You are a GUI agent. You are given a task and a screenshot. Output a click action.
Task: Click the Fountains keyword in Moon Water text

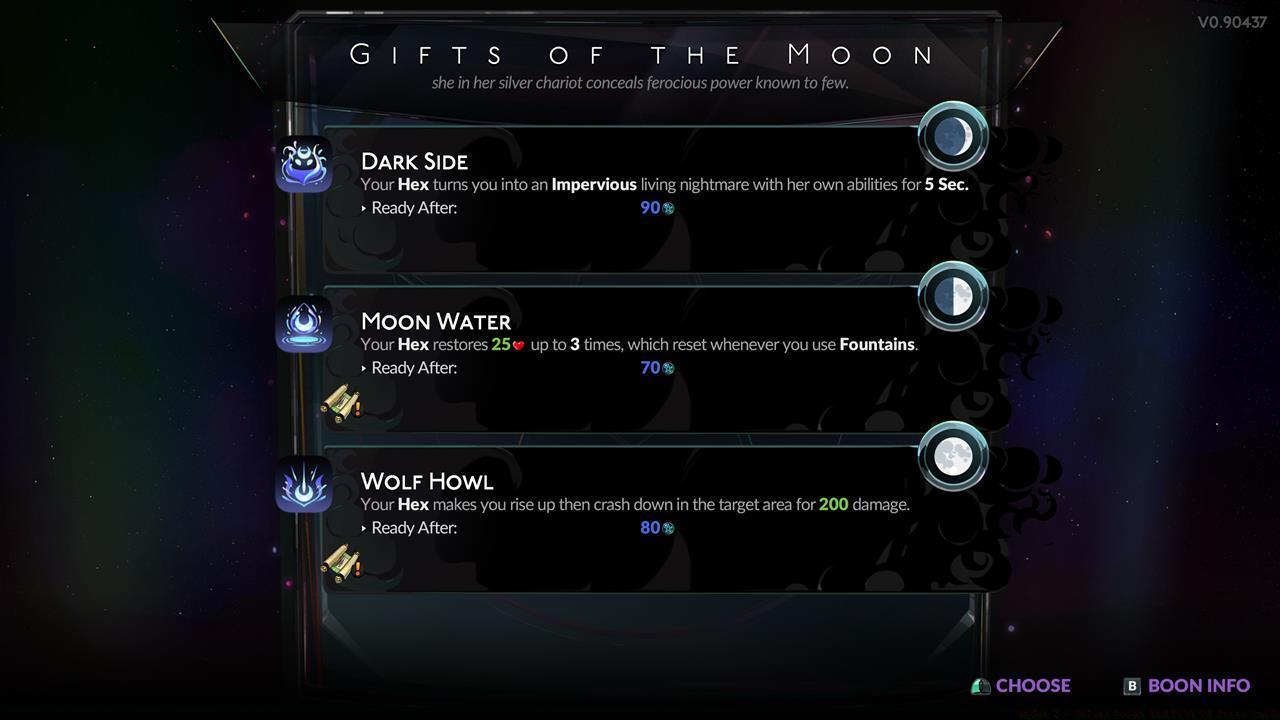876,344
